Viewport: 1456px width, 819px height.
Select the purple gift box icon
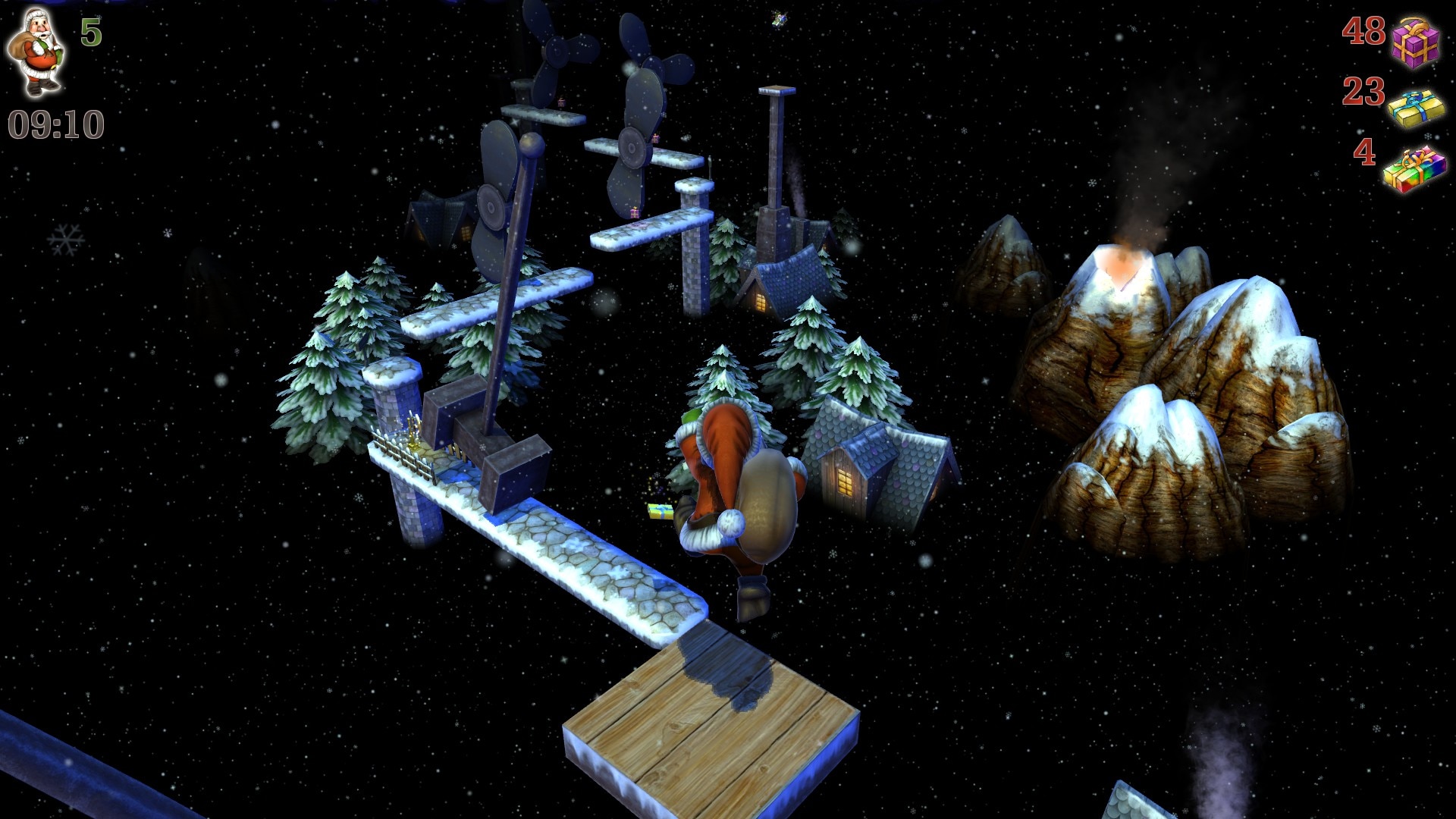(x=1414, y=42)
